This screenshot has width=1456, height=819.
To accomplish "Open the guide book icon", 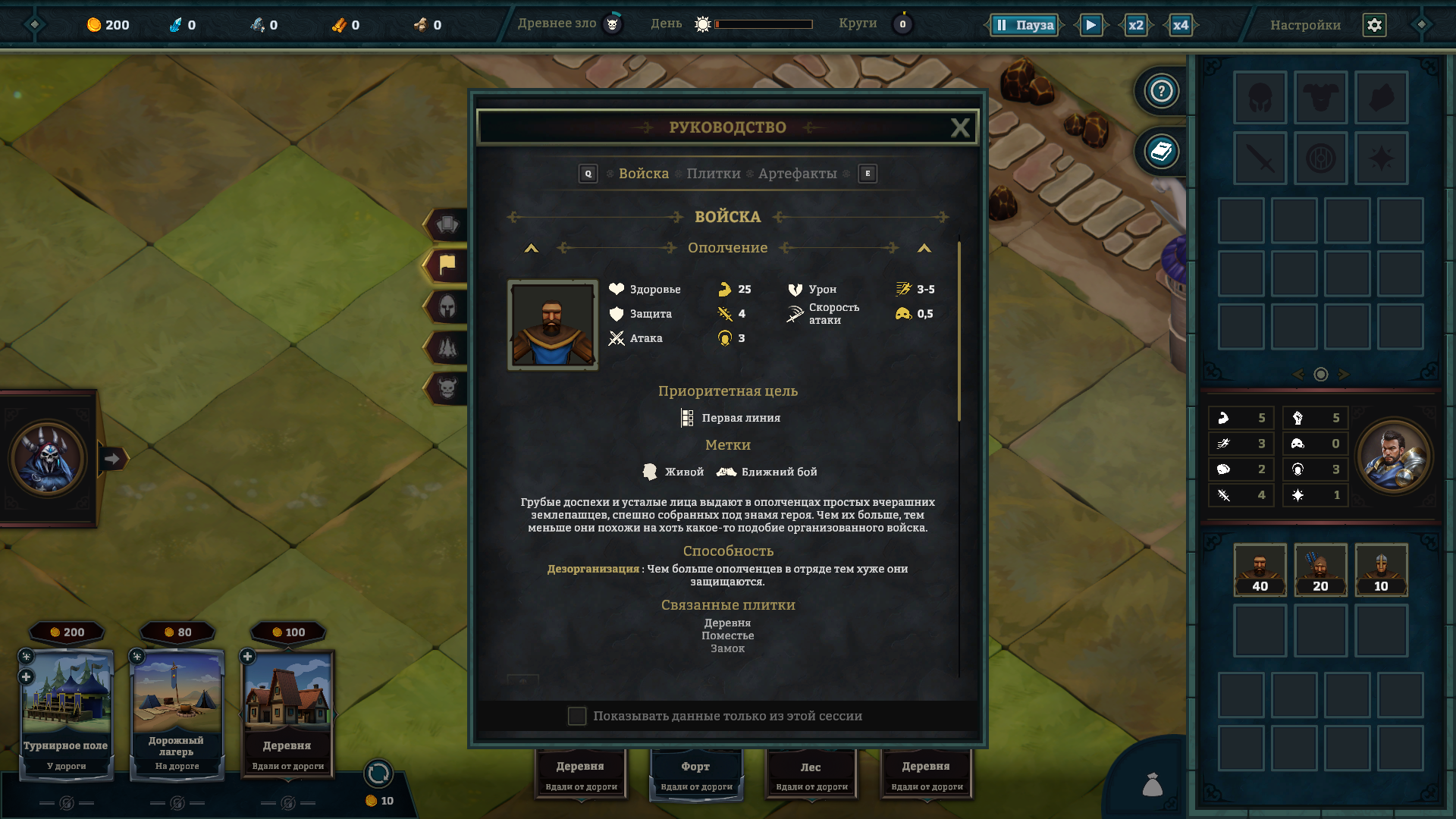I will tap(1161, 152).
